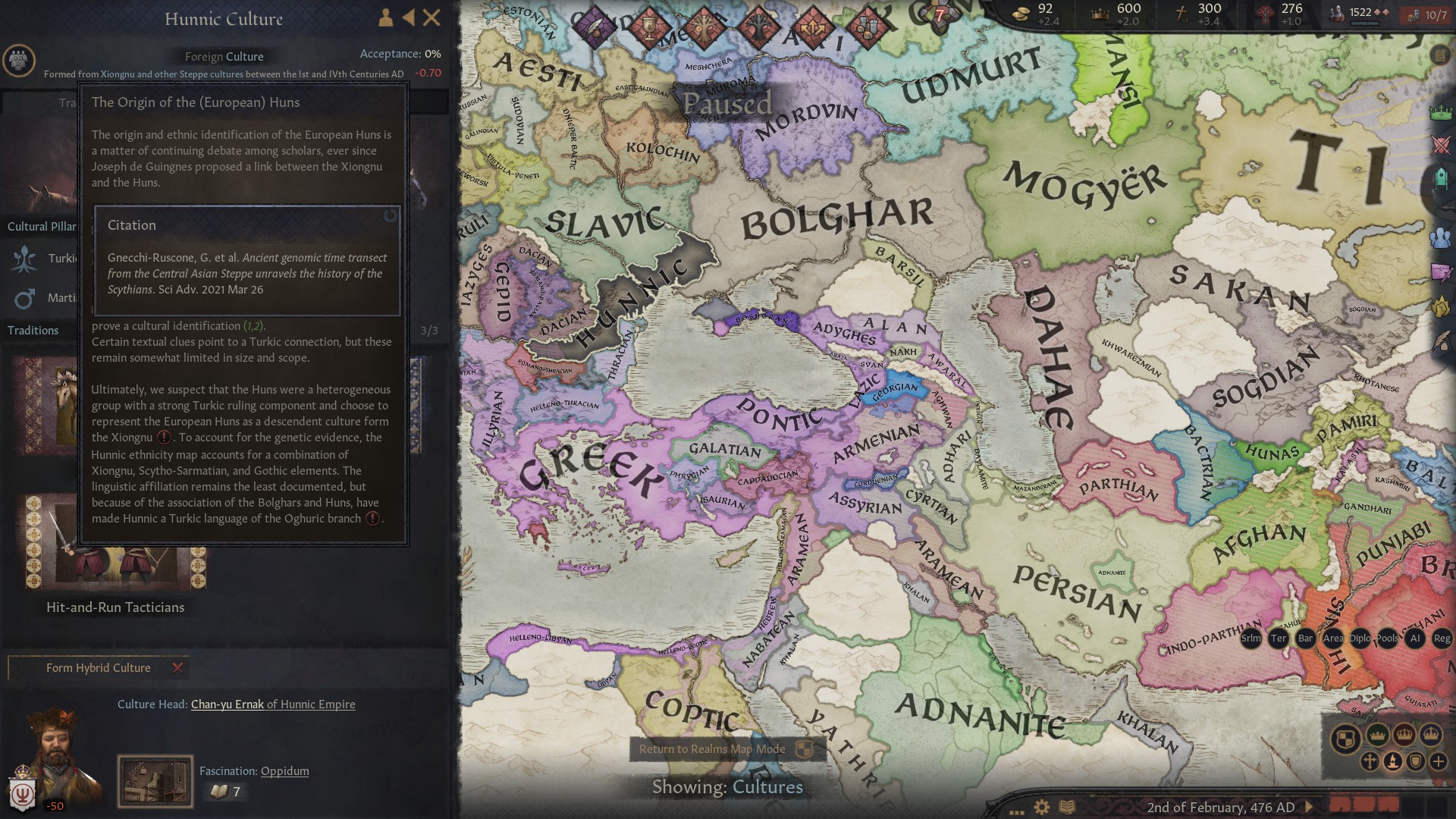
Task: Toggle the AI map mode button
Action: (x=1415, y=639)
